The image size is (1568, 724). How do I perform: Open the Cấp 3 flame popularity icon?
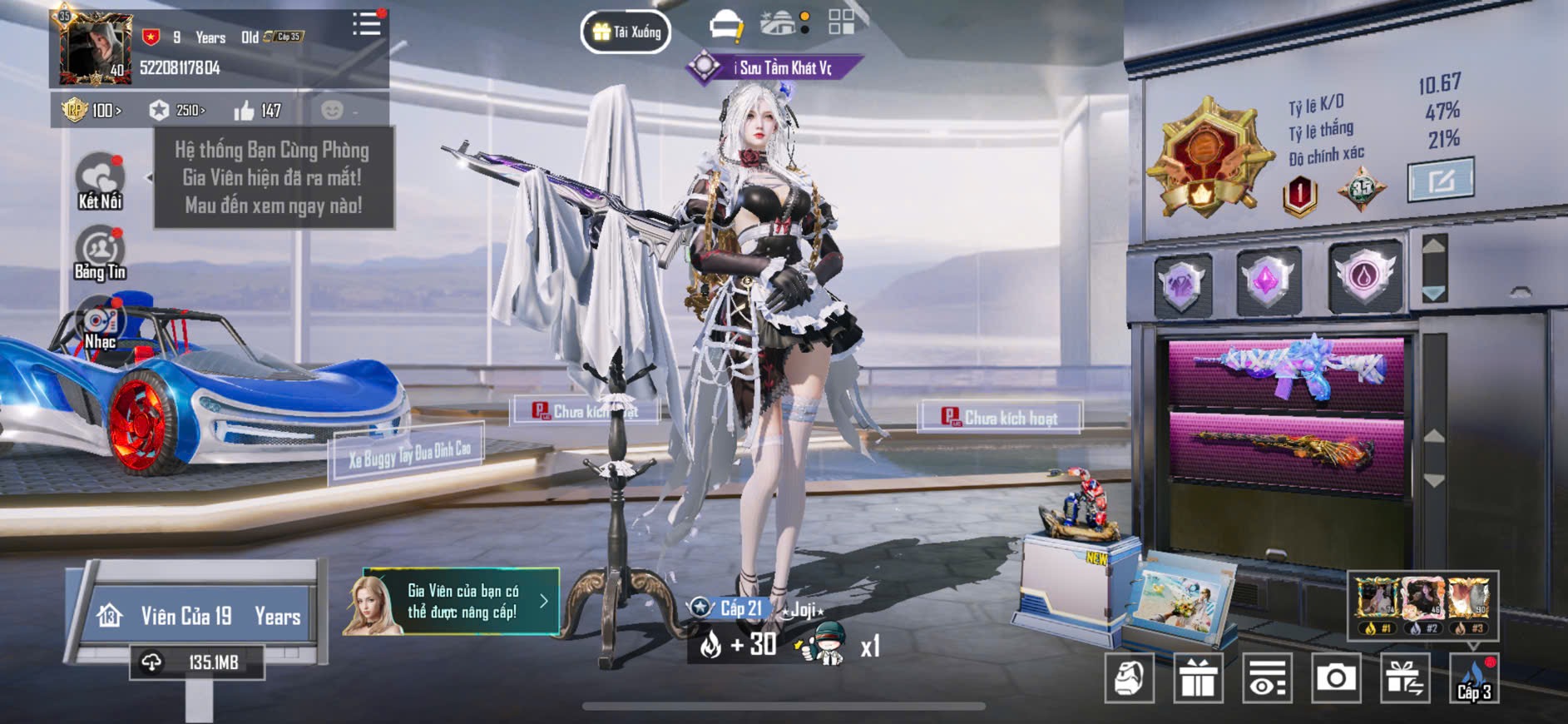tap(1474, 678)
